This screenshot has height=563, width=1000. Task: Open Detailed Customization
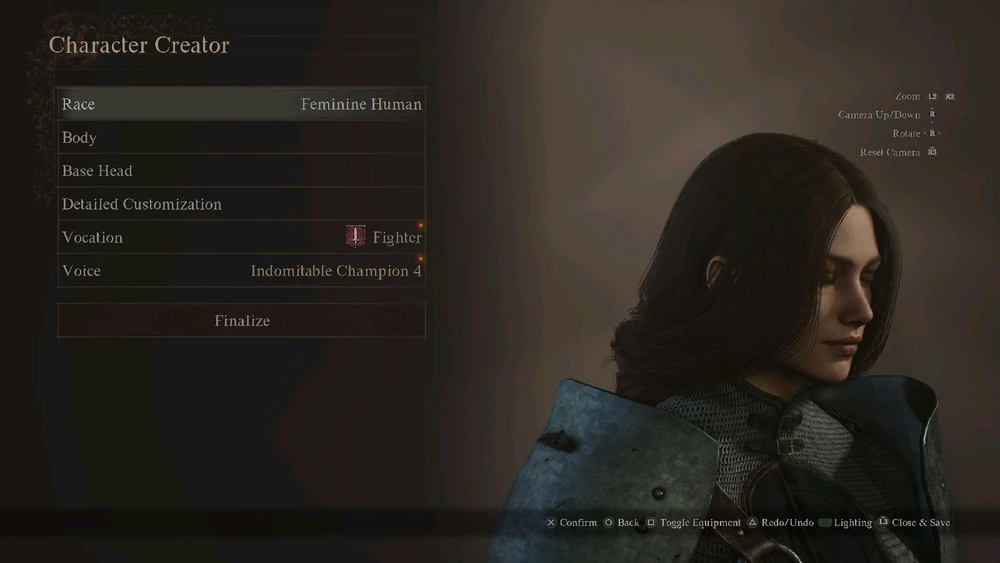pyautogui.click(x=241, y=204)
